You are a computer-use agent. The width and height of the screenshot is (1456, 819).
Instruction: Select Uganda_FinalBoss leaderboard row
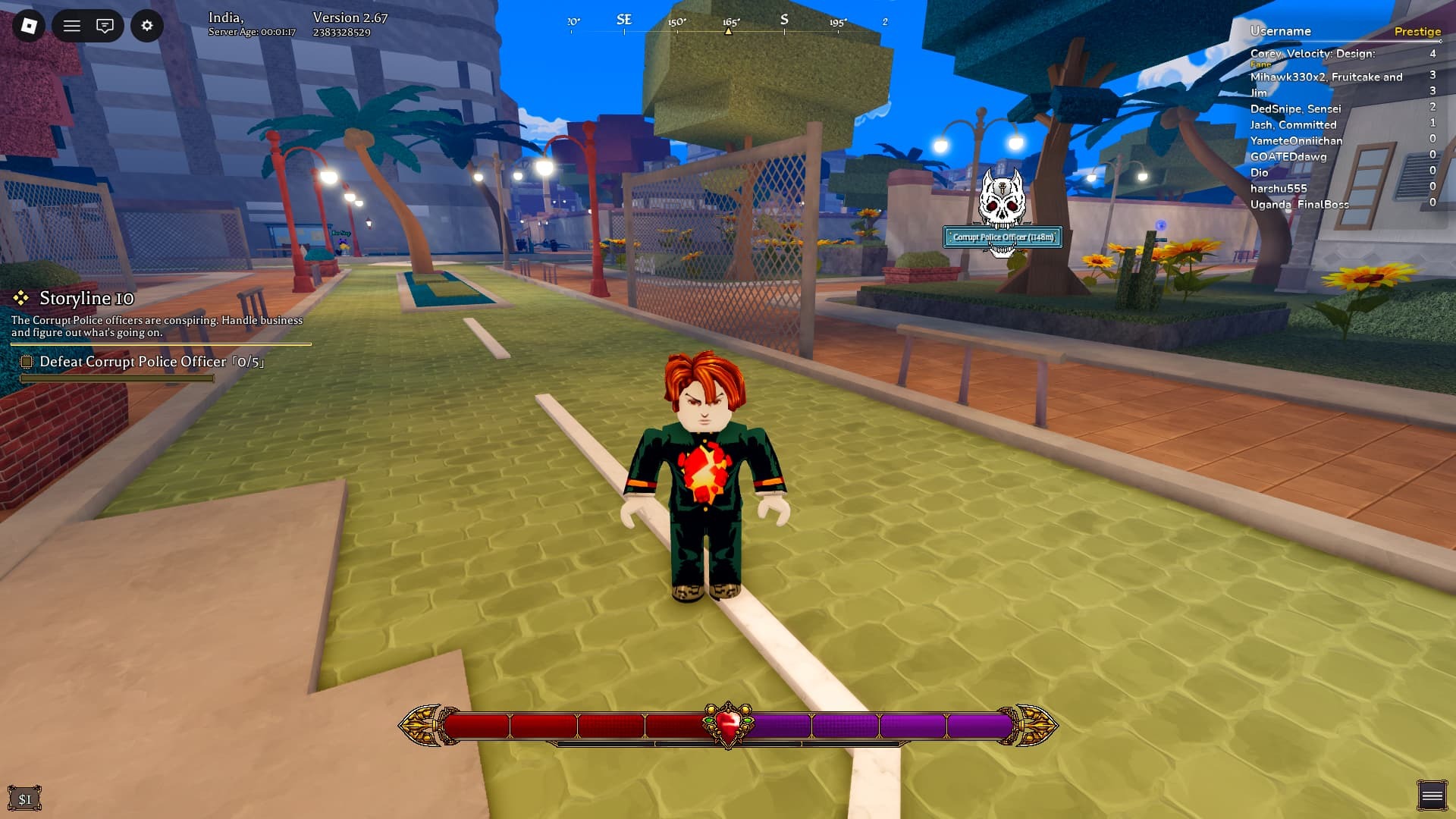click(x=1299, y=205)
